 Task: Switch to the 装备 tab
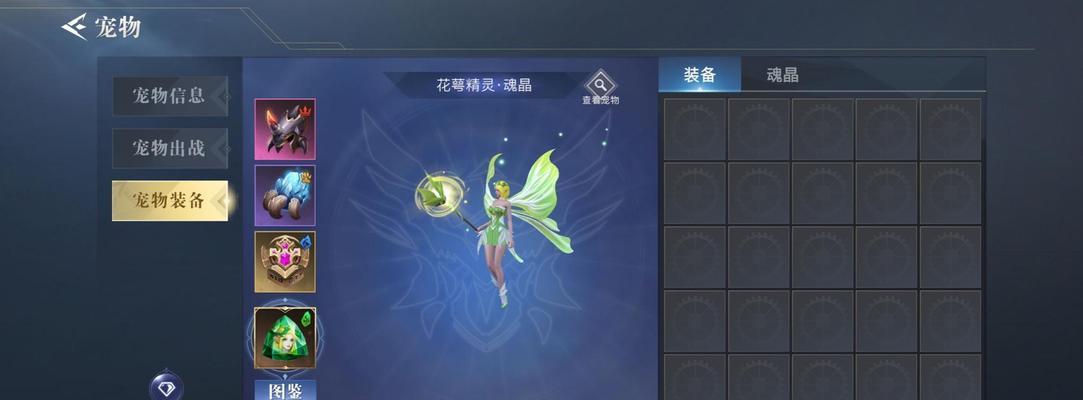(699, 75)
